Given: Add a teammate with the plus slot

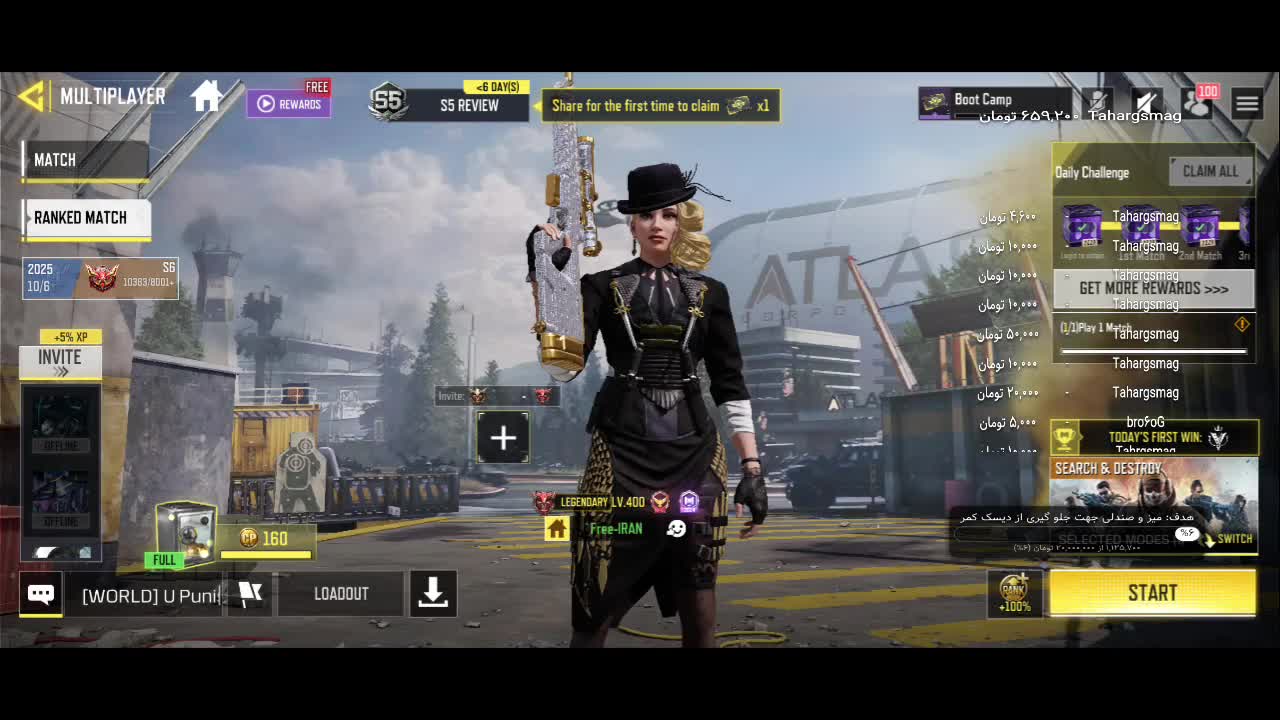Looking at the screenshot, I should [503, 438].
